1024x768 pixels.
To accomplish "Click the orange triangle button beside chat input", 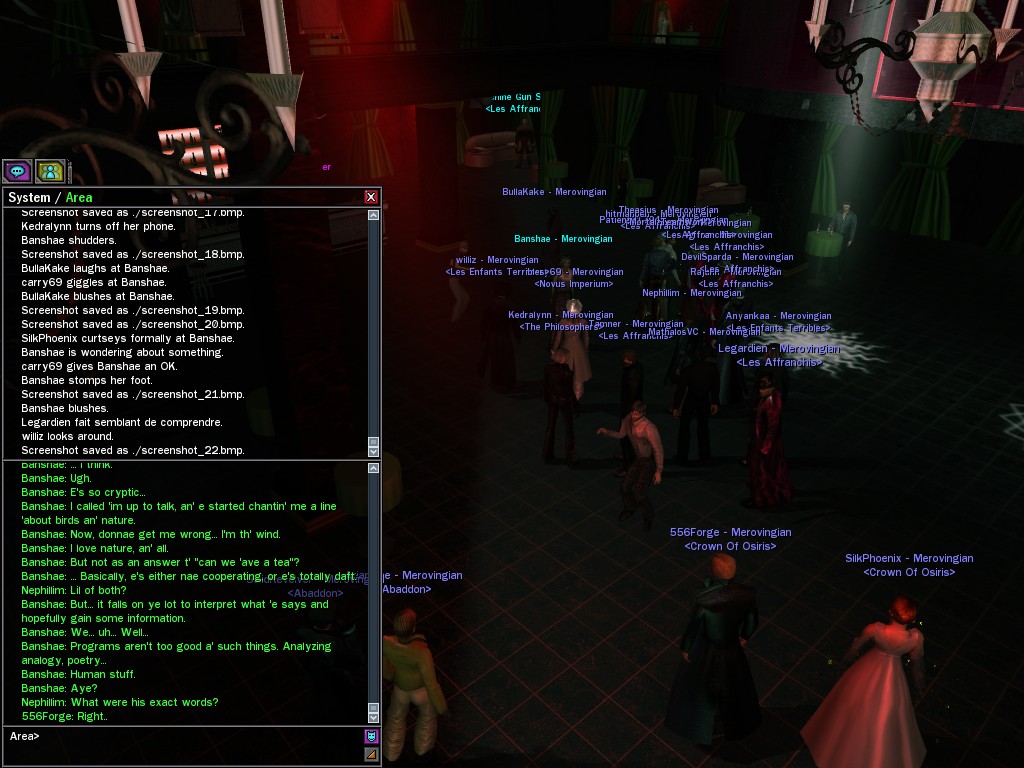I will 371,754.
